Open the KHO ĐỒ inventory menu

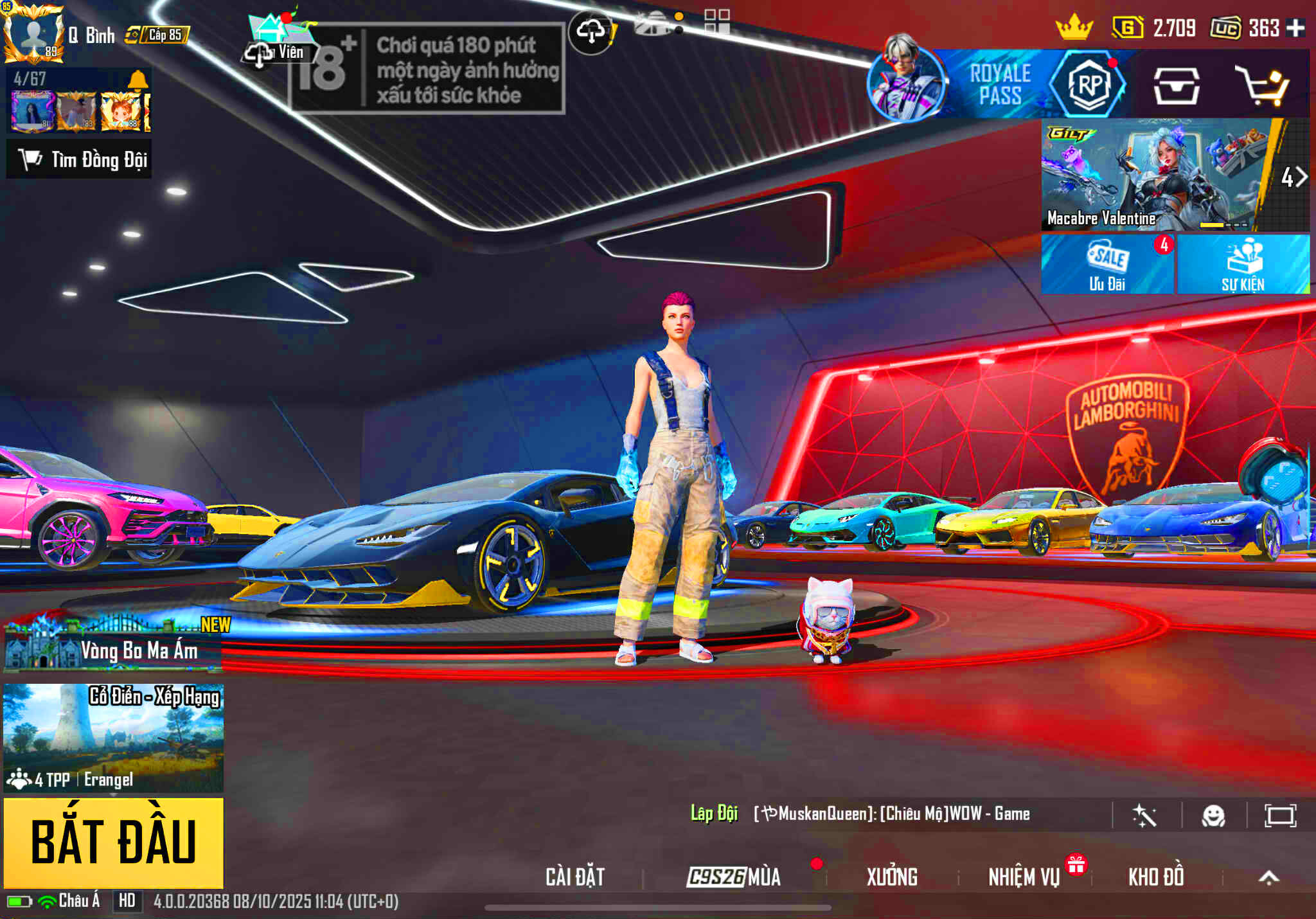pyautogui.click(x=1156, y=877)
